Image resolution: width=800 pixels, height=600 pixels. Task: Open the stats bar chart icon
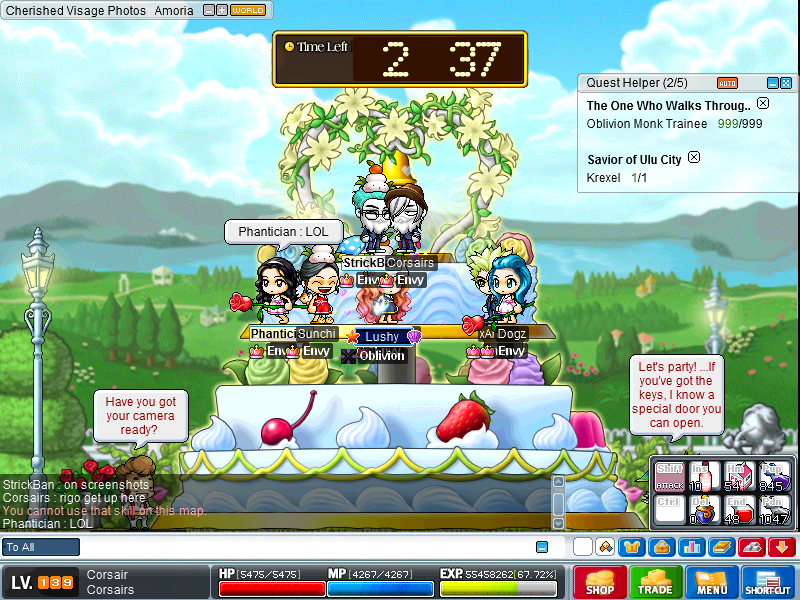(691, 547)
